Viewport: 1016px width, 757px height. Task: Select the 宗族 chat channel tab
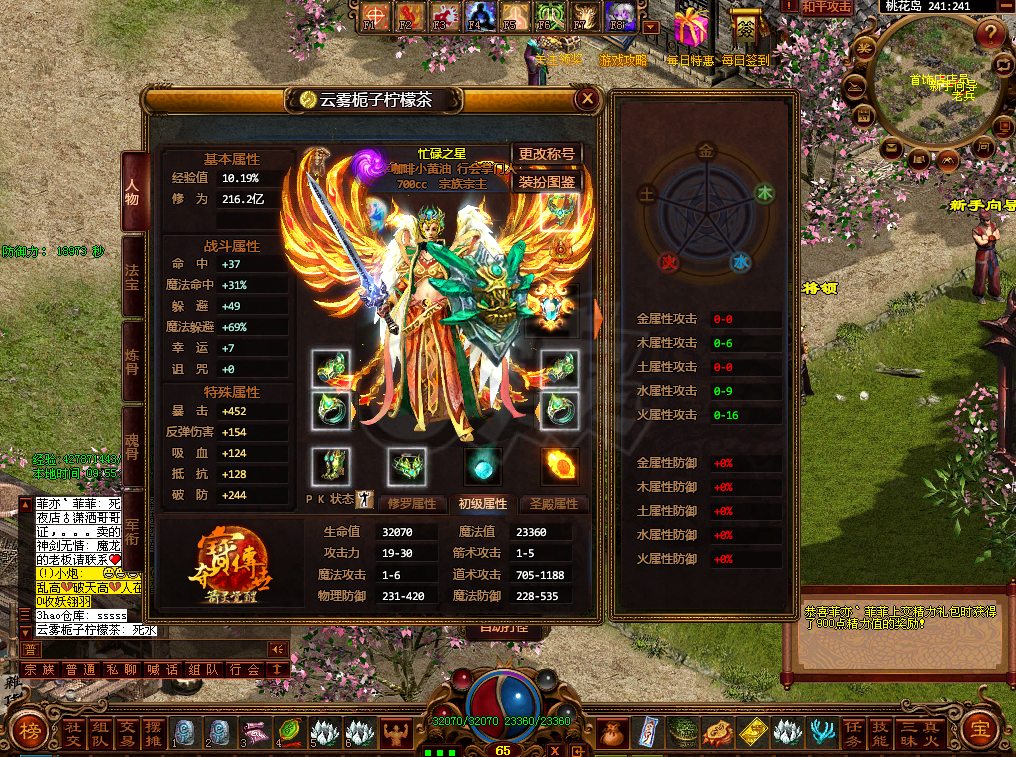point(39,669)
